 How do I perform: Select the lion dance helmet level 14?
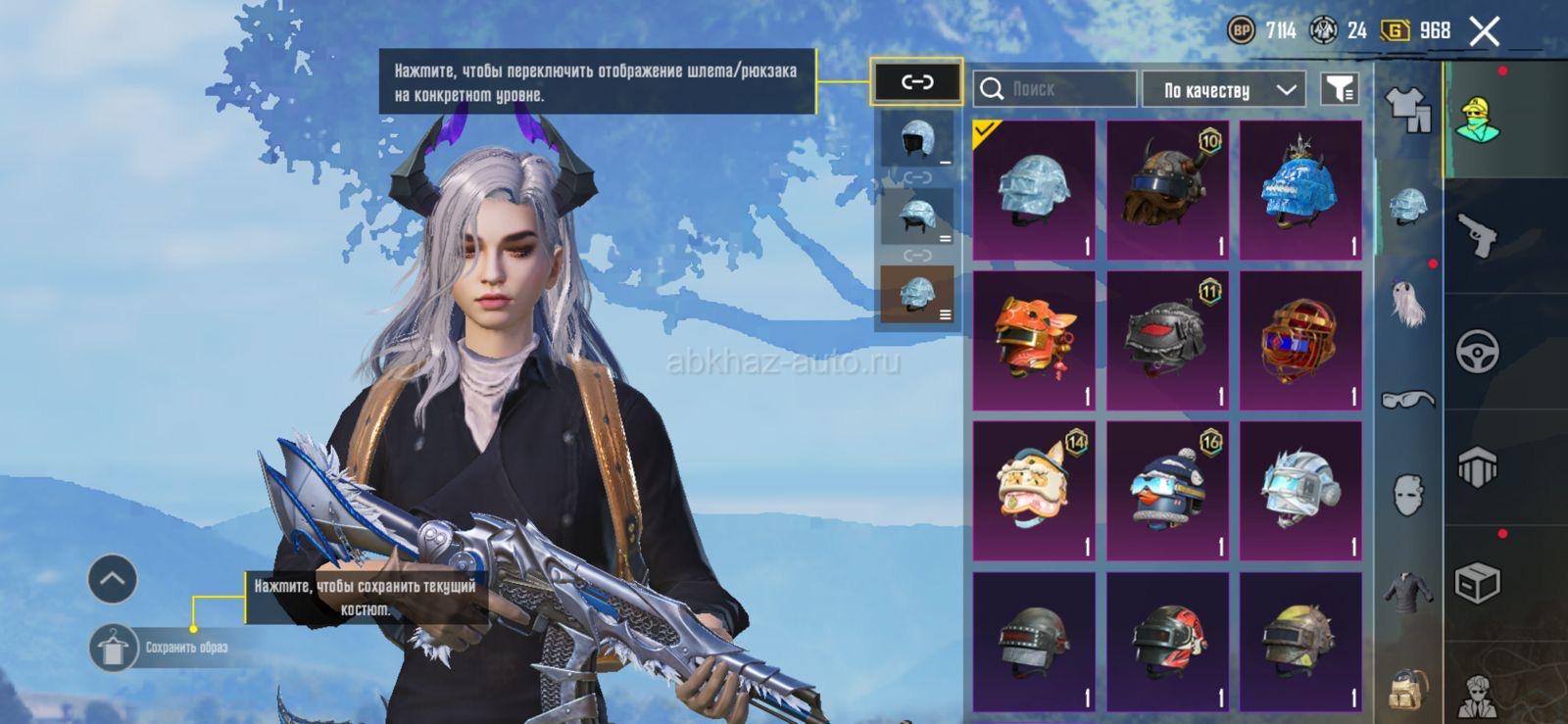(x=1034, y=490)
